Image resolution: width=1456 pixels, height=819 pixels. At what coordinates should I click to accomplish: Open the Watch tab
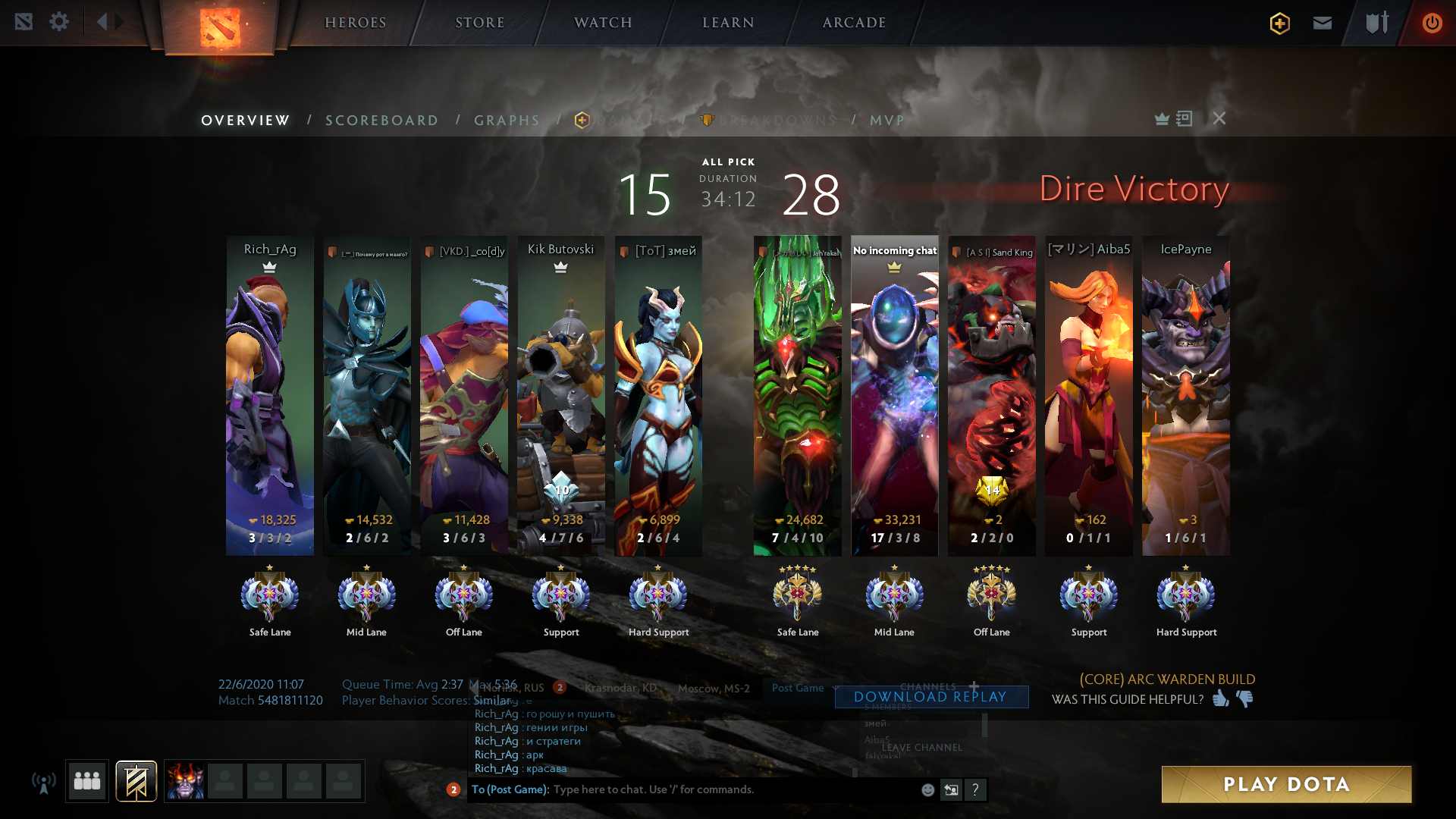point(603,23)
